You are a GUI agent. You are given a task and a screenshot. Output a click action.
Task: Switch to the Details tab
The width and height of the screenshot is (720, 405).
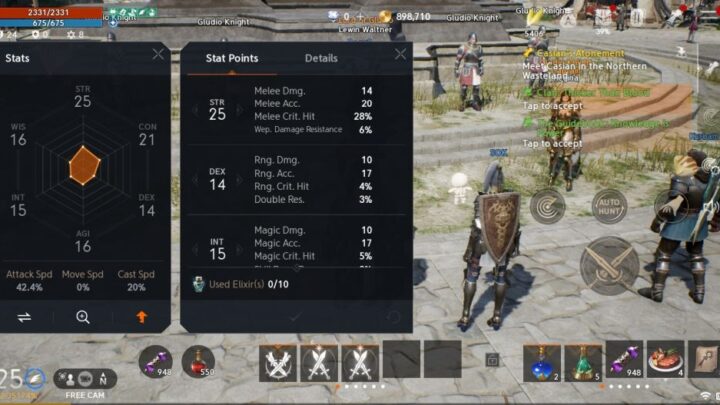pos(321,58)
